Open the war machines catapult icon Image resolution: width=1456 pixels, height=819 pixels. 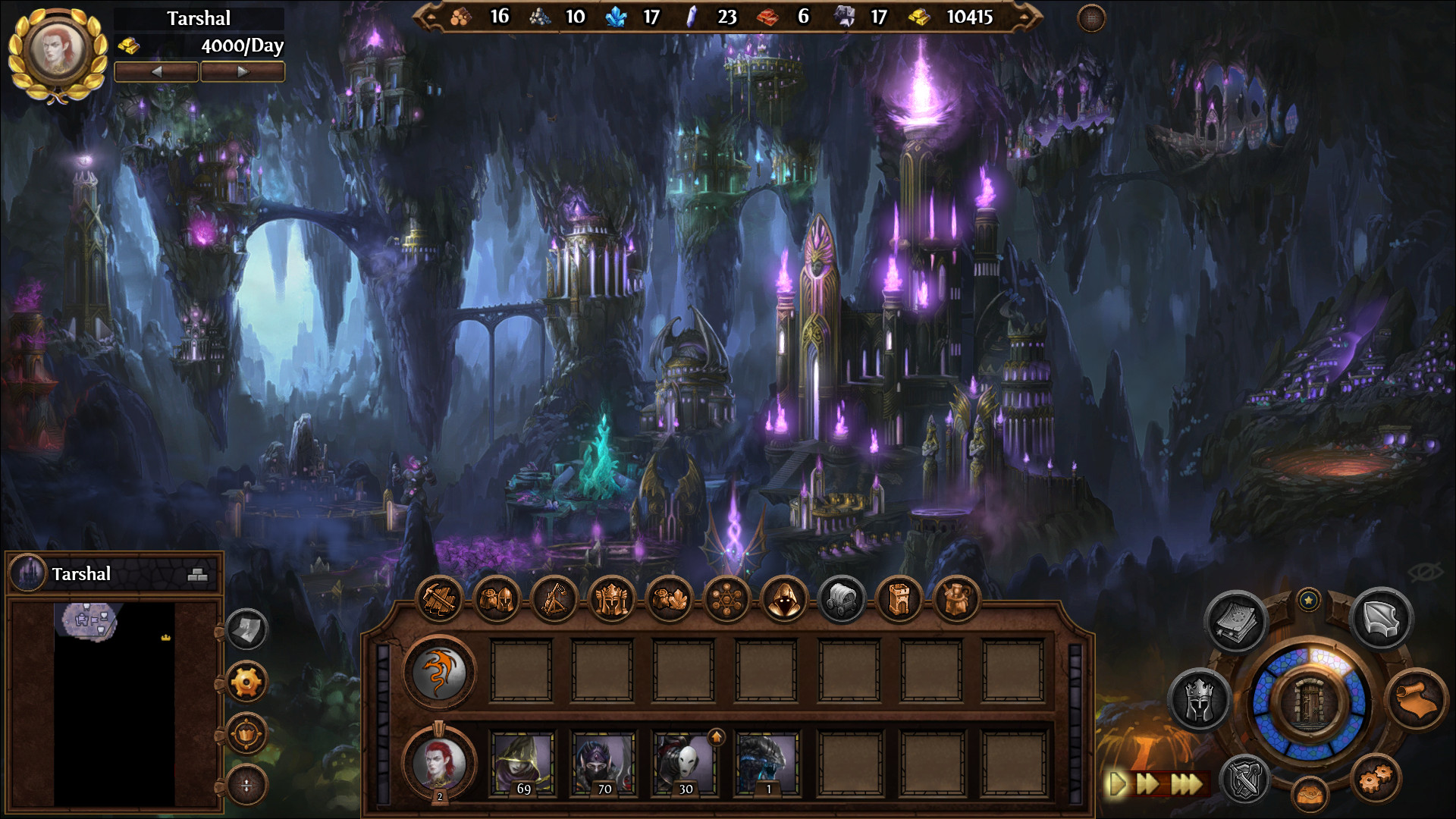[x=556, y=598]
